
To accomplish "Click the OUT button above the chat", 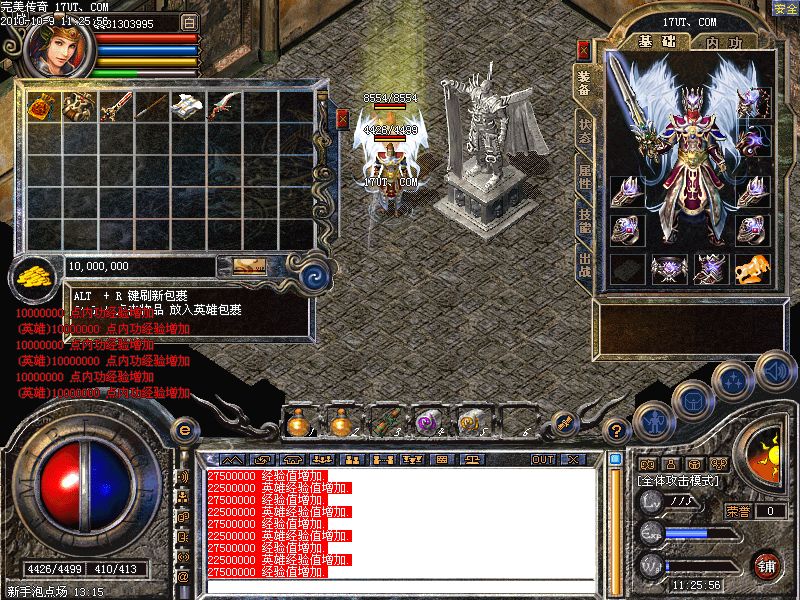I will pos(542,460).
